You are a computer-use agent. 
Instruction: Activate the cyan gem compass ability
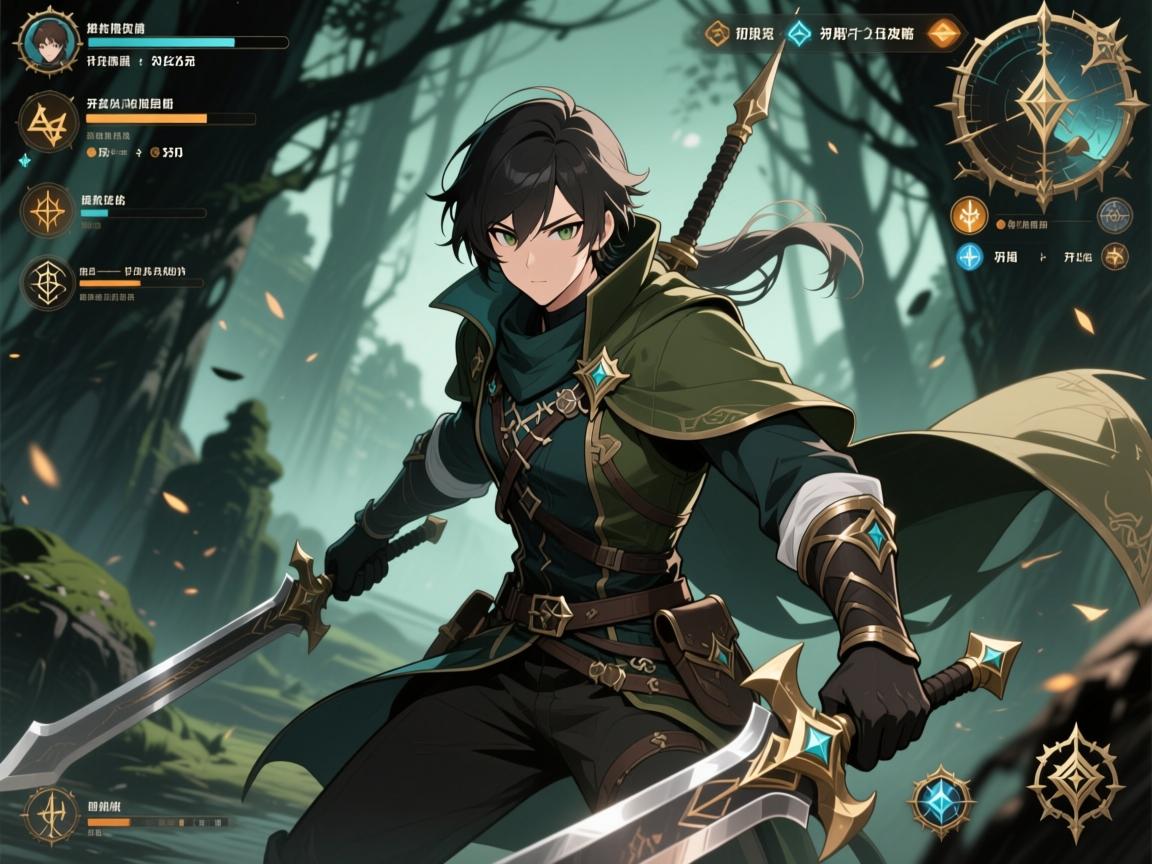(938, 798)
